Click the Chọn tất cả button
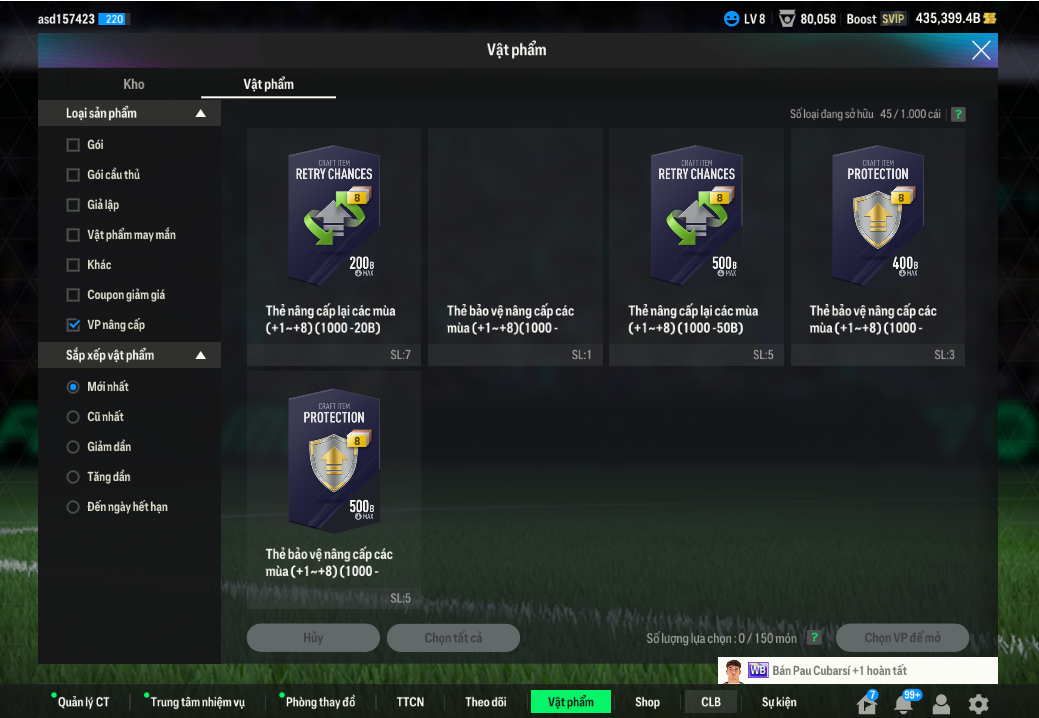The height and width of the screenshot is (718, 1039). (x=453, y=638)
